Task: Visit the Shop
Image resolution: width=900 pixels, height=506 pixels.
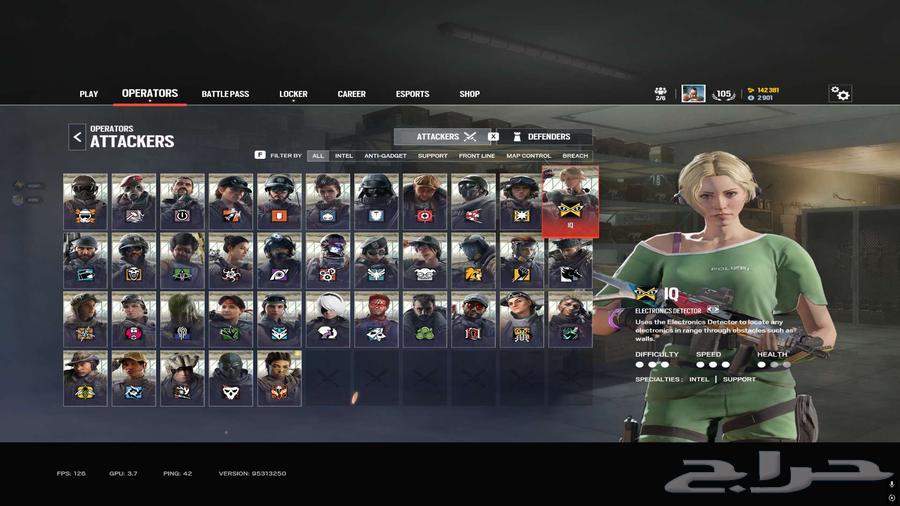Action: pyautogui.click(x=469, y=94)
